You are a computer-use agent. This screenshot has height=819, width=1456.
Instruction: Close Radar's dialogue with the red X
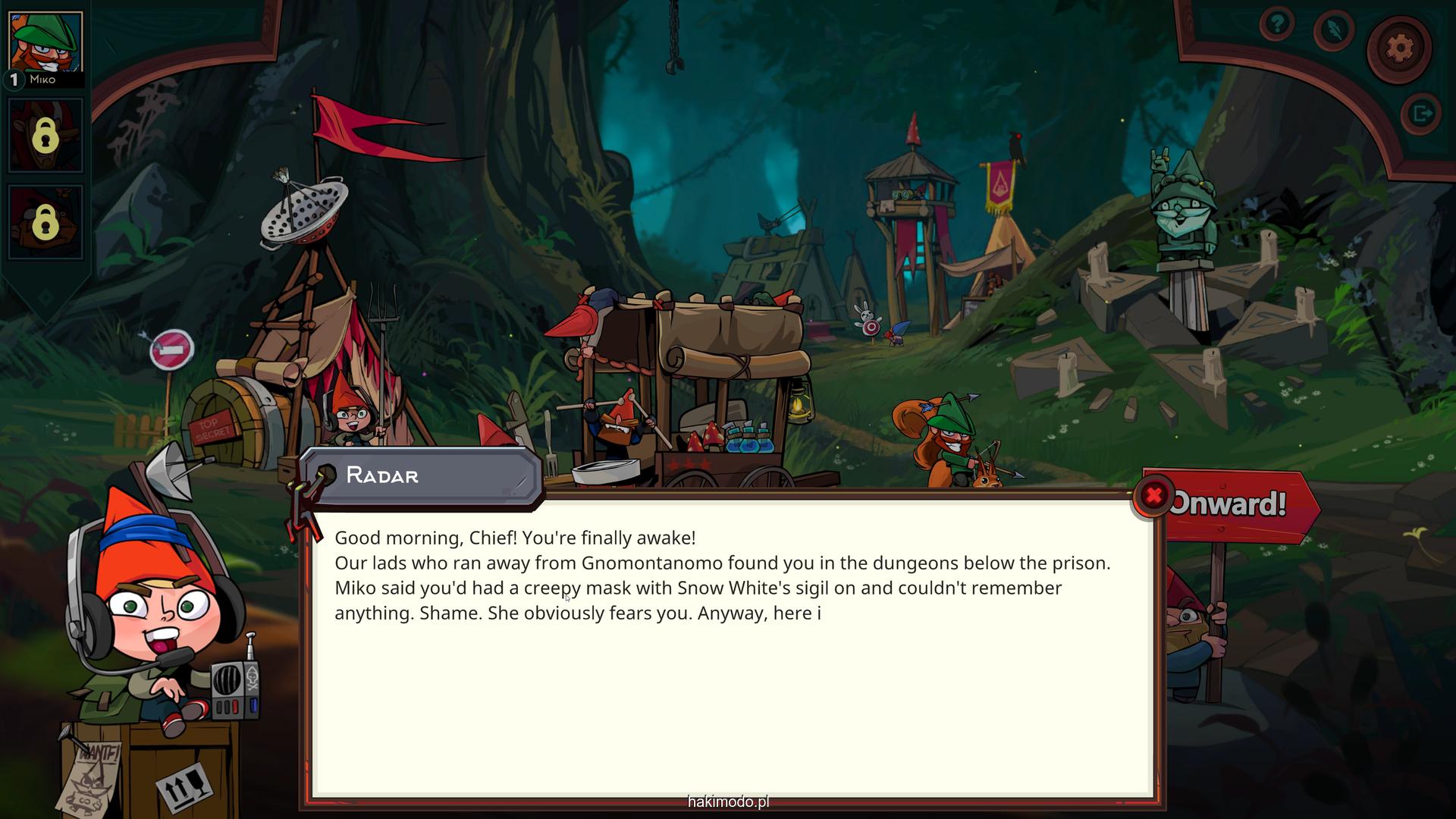point(1153,496)
